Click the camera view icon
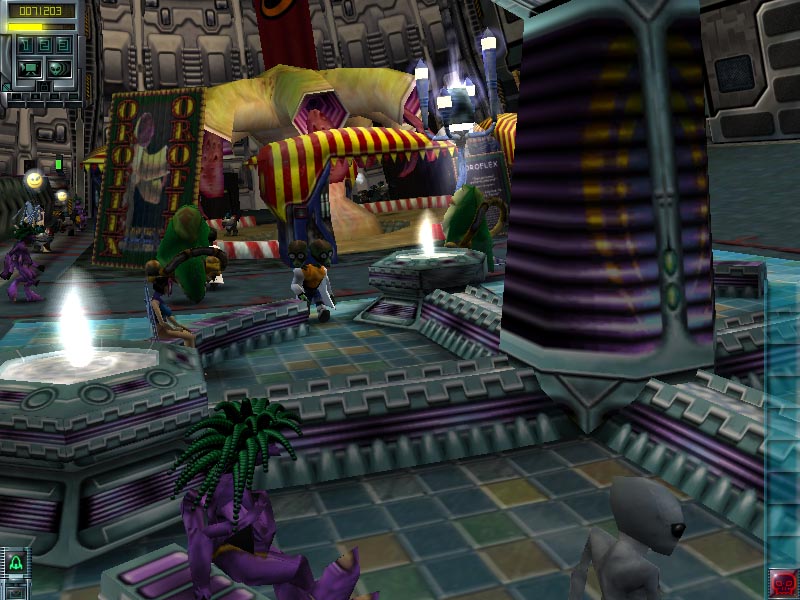Image resolution: width=800 pixels, height=600 pixels. pyautogui.click(x=29, y=68)
